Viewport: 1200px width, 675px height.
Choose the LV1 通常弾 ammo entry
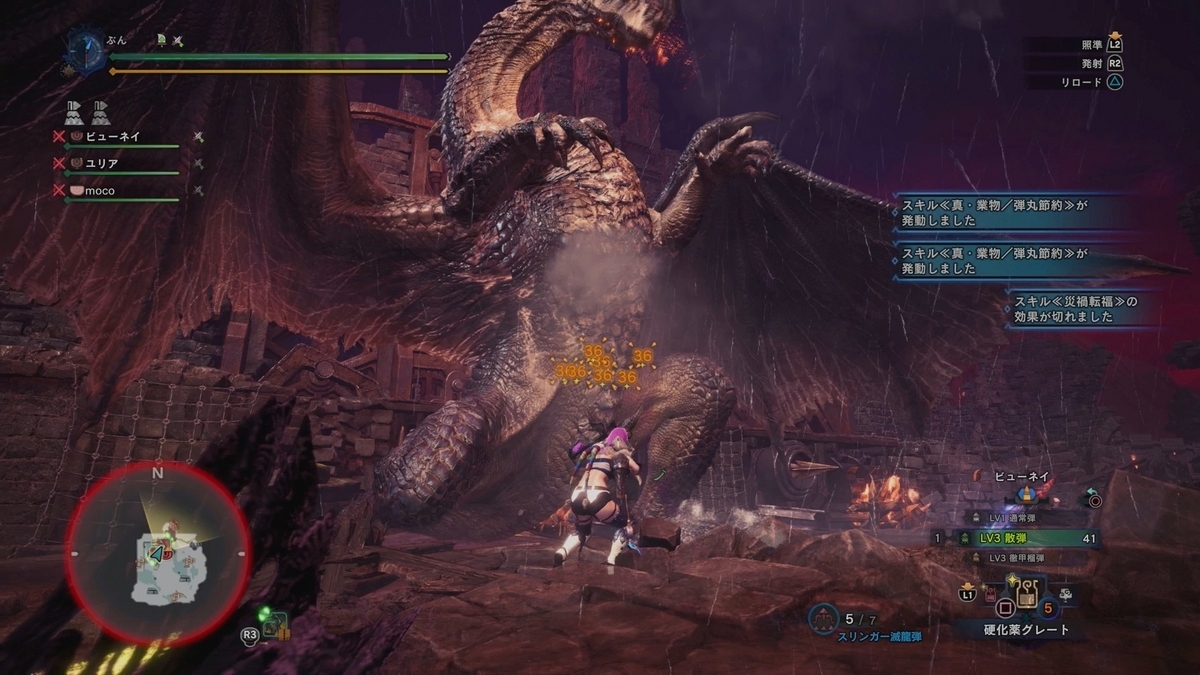click(1018, 517)
